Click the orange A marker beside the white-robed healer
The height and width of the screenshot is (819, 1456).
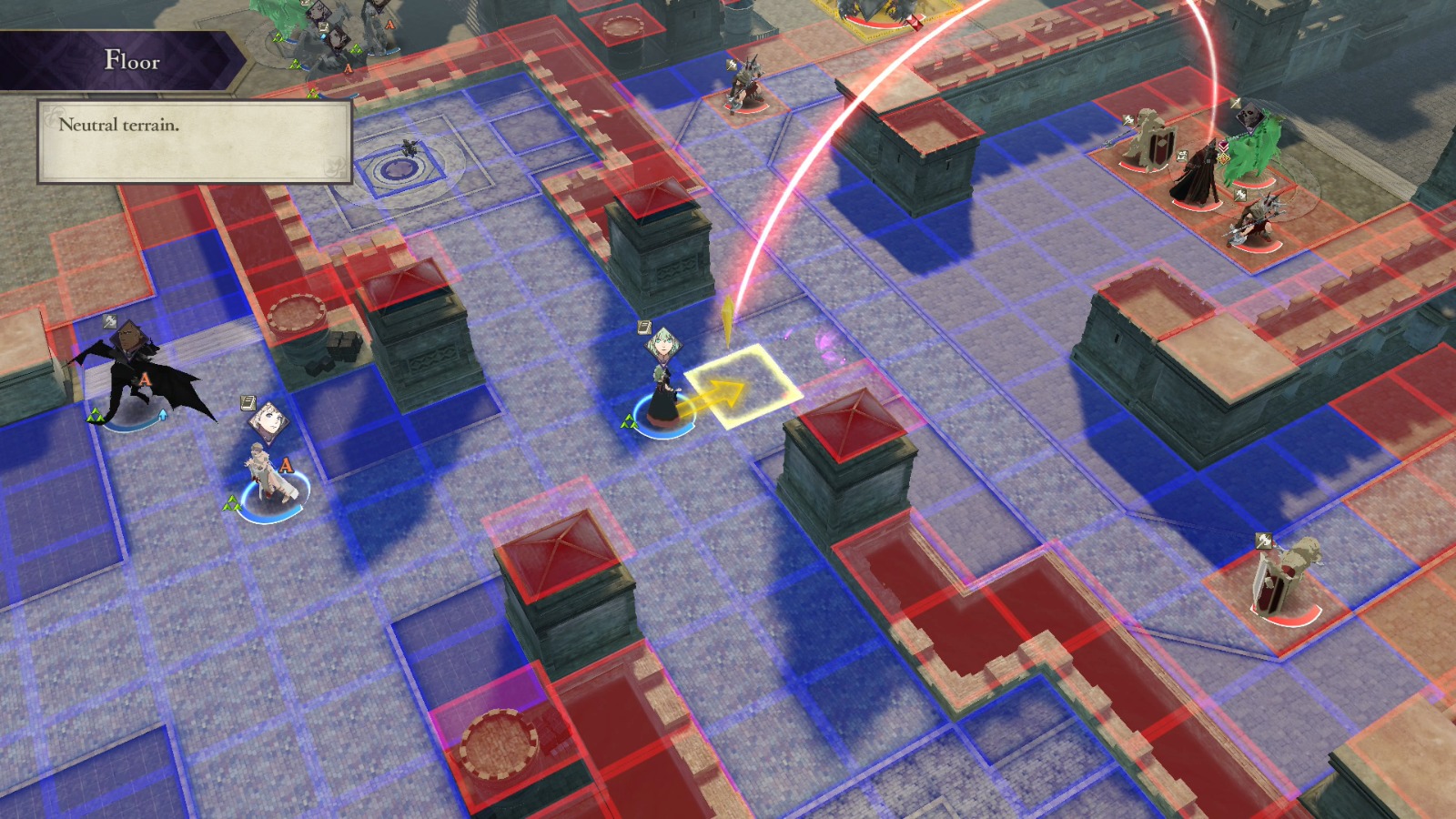pyautogui.click(x=286, y=466)
